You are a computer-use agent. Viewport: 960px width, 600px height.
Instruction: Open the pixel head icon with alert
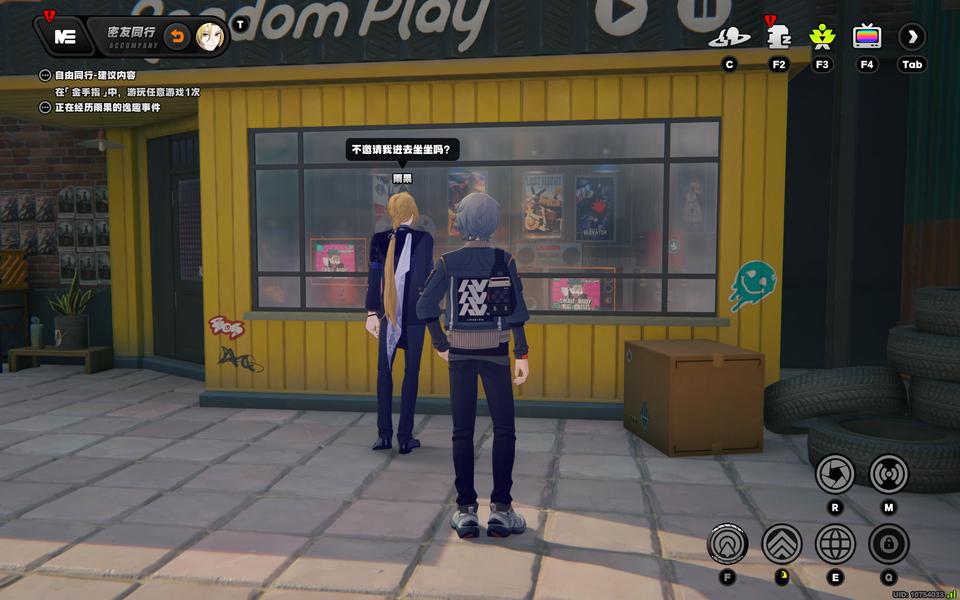778,38
